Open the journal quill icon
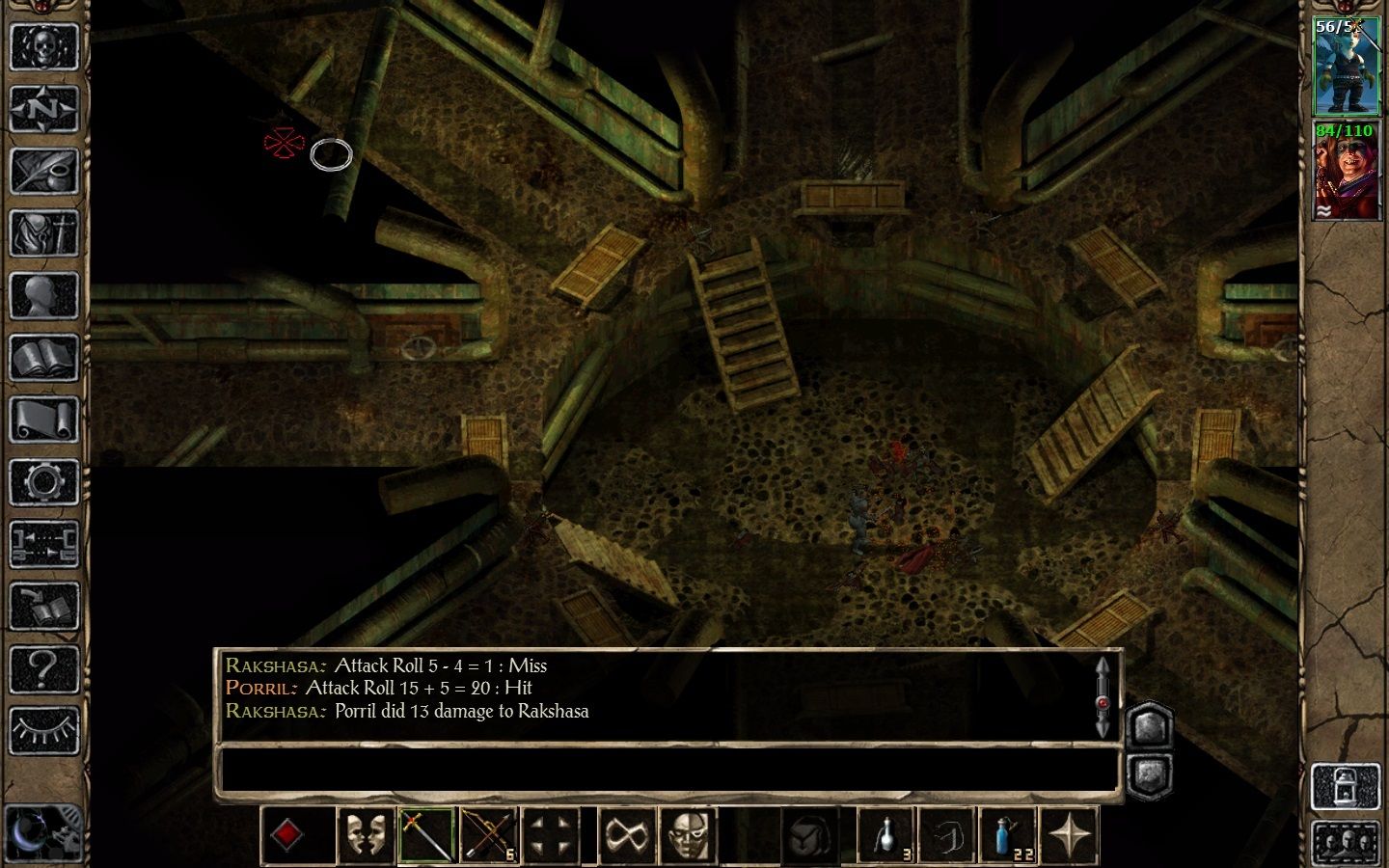 point(43,172)
